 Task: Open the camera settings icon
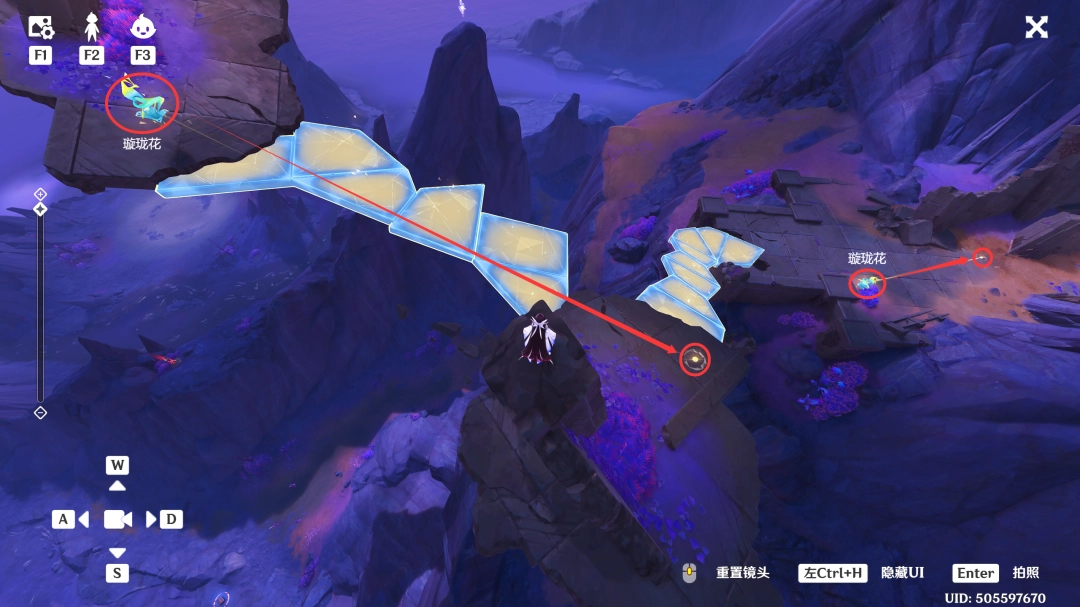coord(40,27)
